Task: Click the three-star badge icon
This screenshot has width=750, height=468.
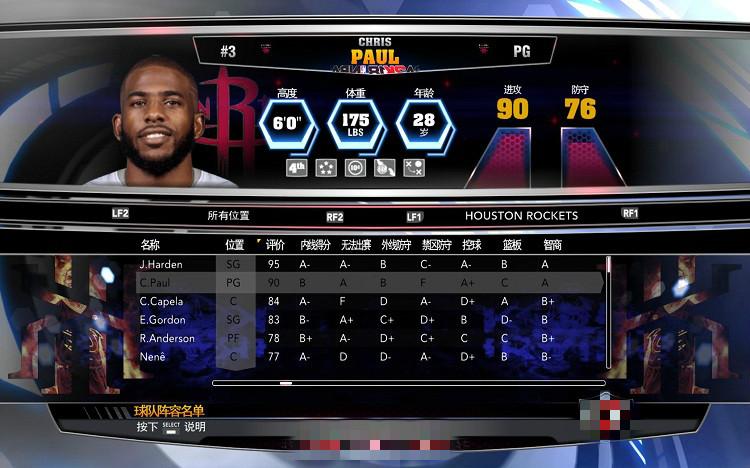Action: (x=326, y=168)
